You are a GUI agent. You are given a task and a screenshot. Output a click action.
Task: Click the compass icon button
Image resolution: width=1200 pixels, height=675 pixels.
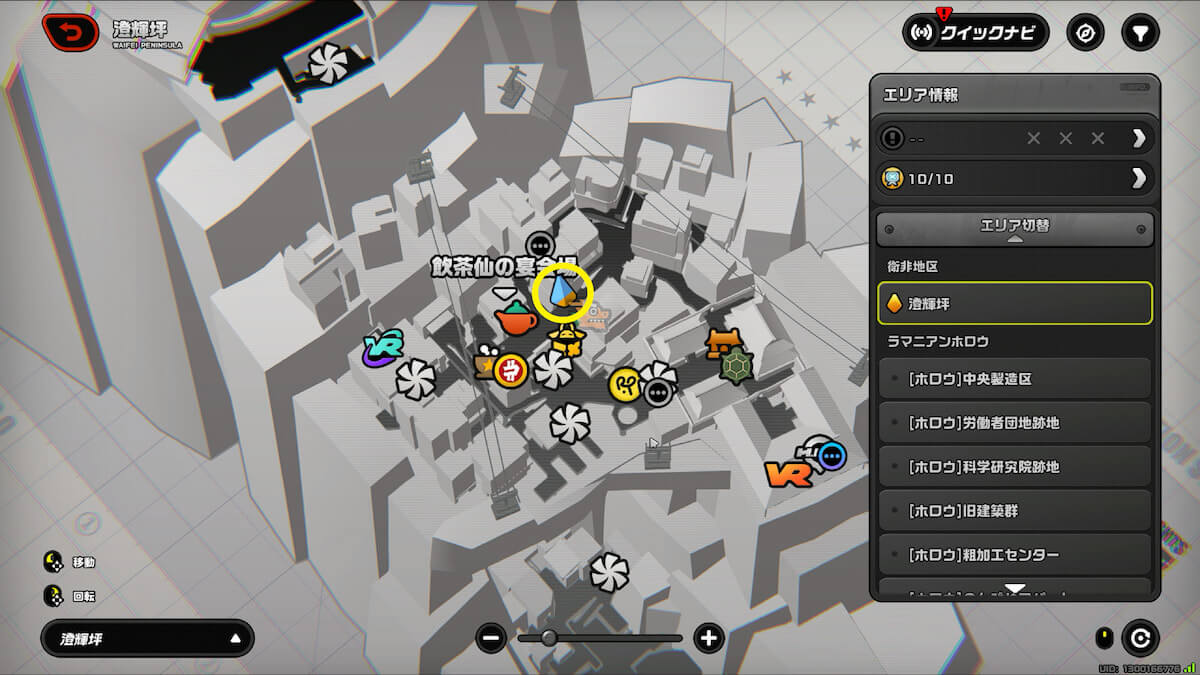(x=1085, y=33)
